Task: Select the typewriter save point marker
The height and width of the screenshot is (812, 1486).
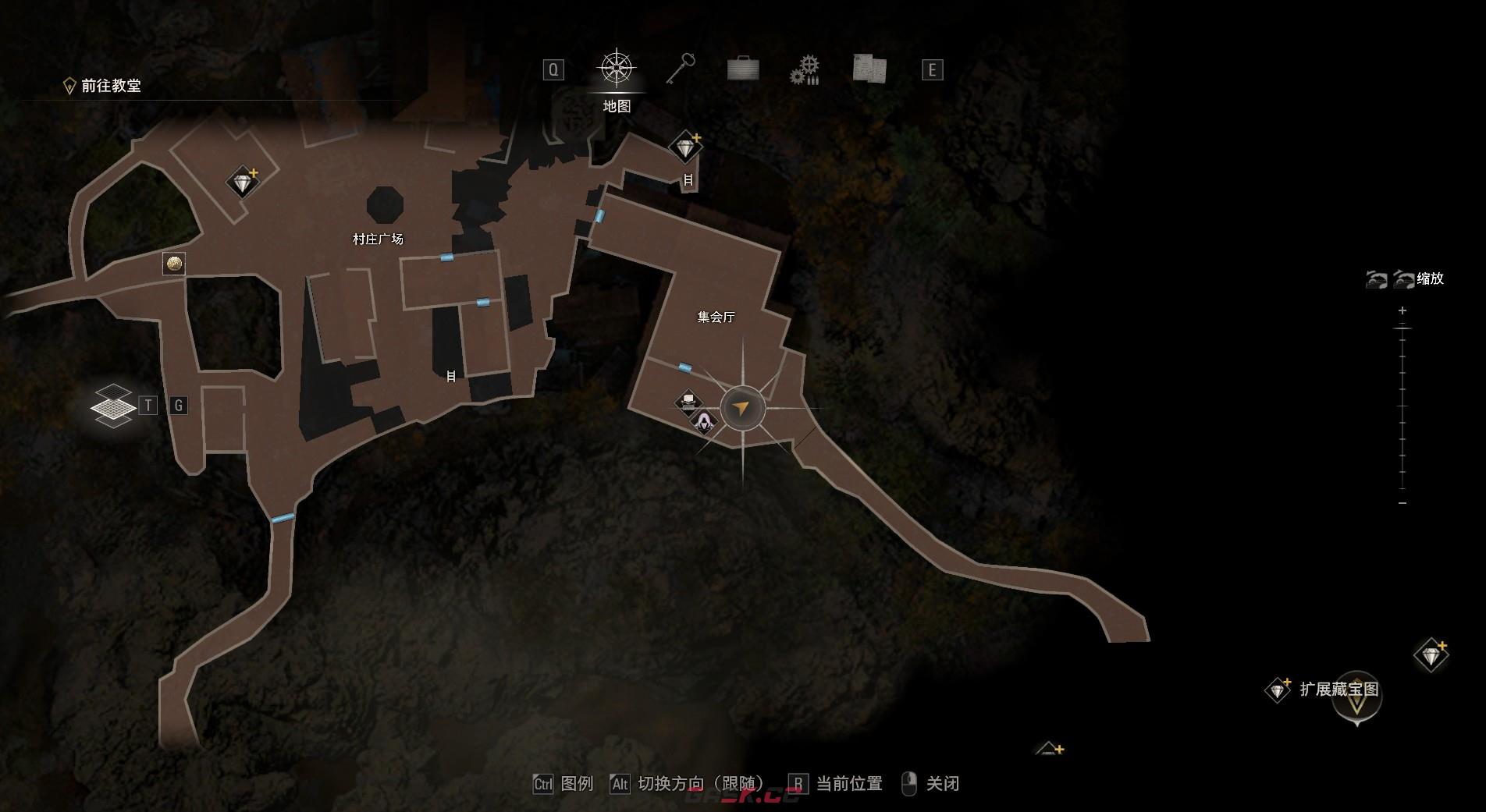Action: [x=688, y=402]
